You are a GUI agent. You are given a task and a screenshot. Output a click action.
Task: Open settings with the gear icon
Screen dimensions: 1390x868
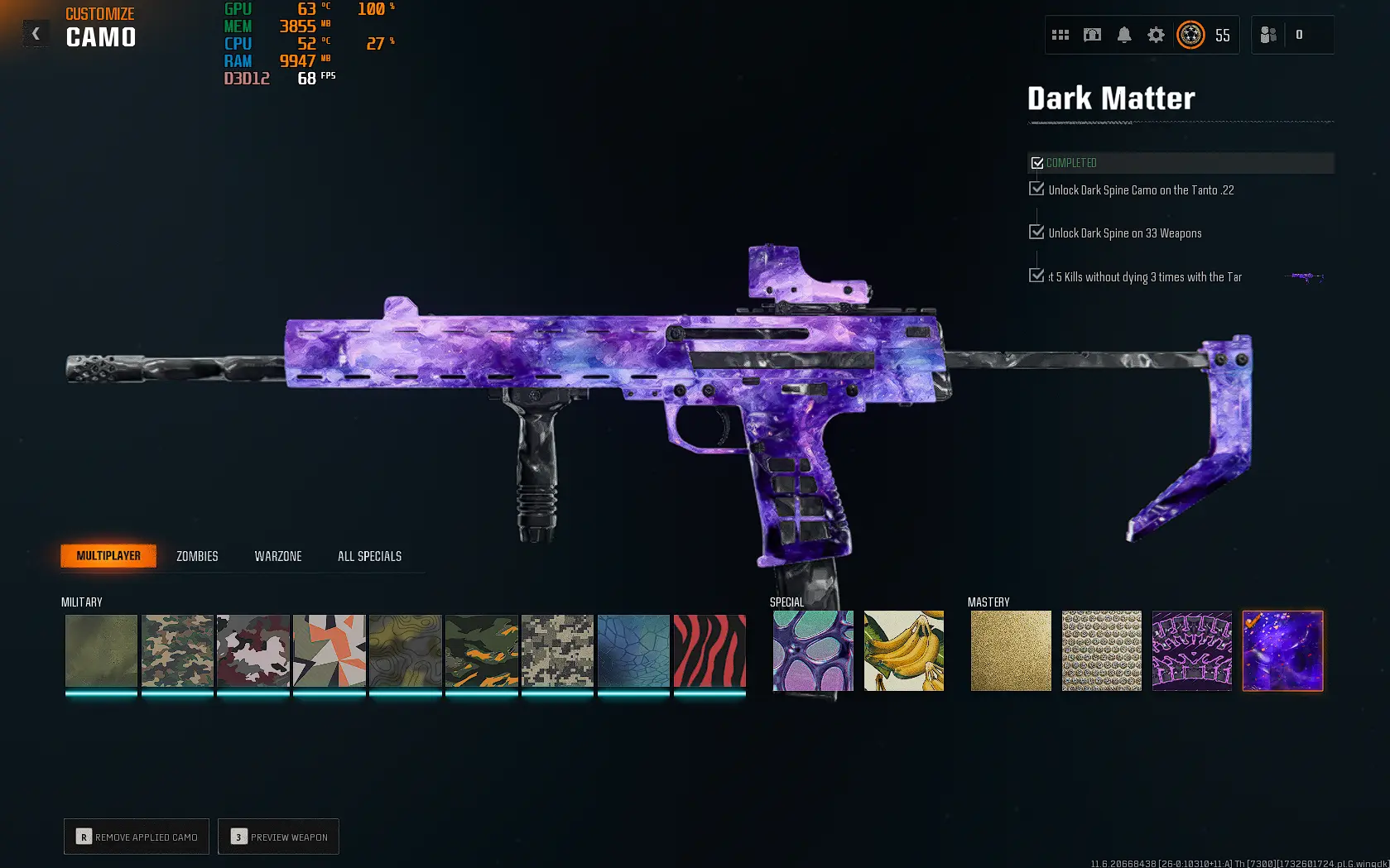[1156, 35]
